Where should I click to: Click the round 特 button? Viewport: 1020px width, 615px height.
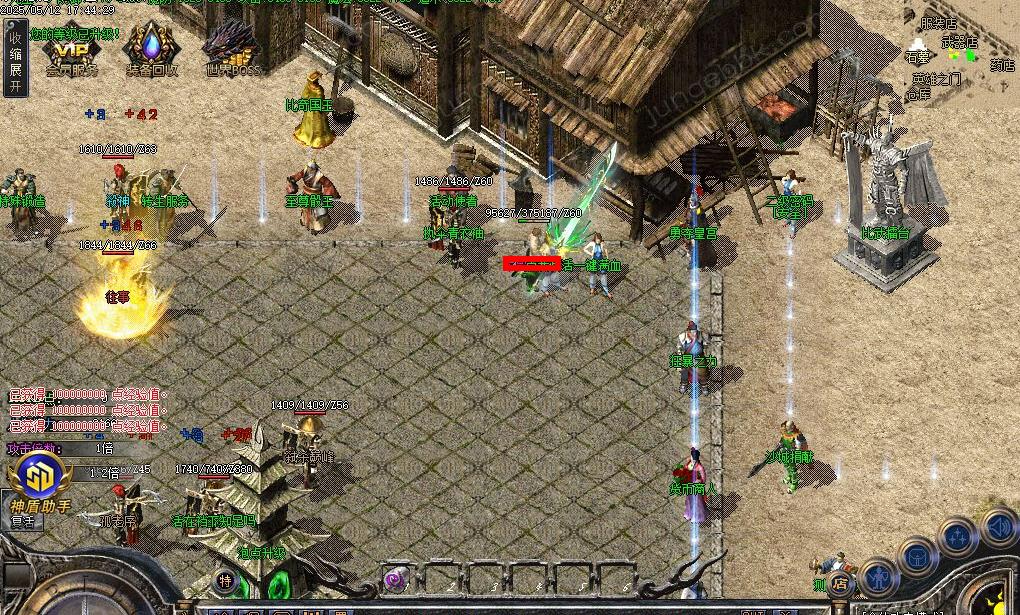click(x=226, y=580)
